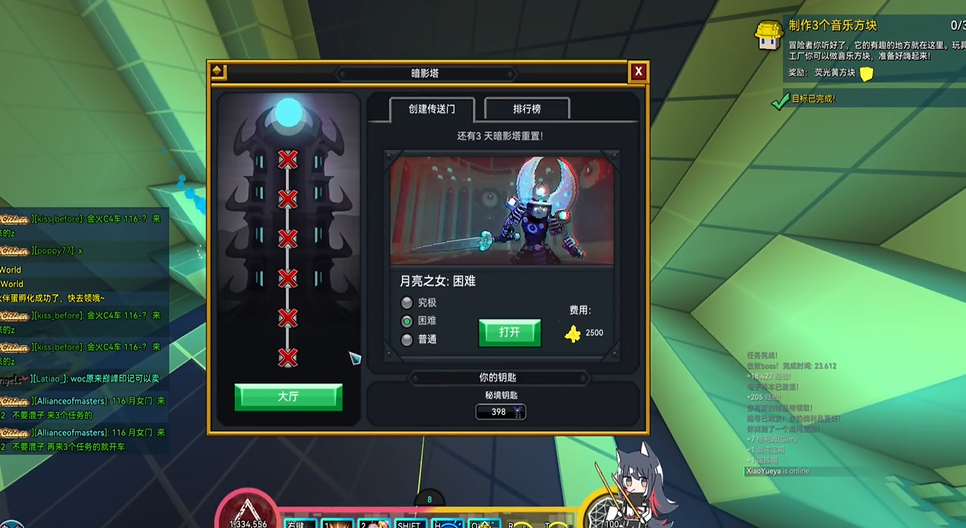
Task: Go to the 大厅 lobby button
Action: tap(288, 397)
